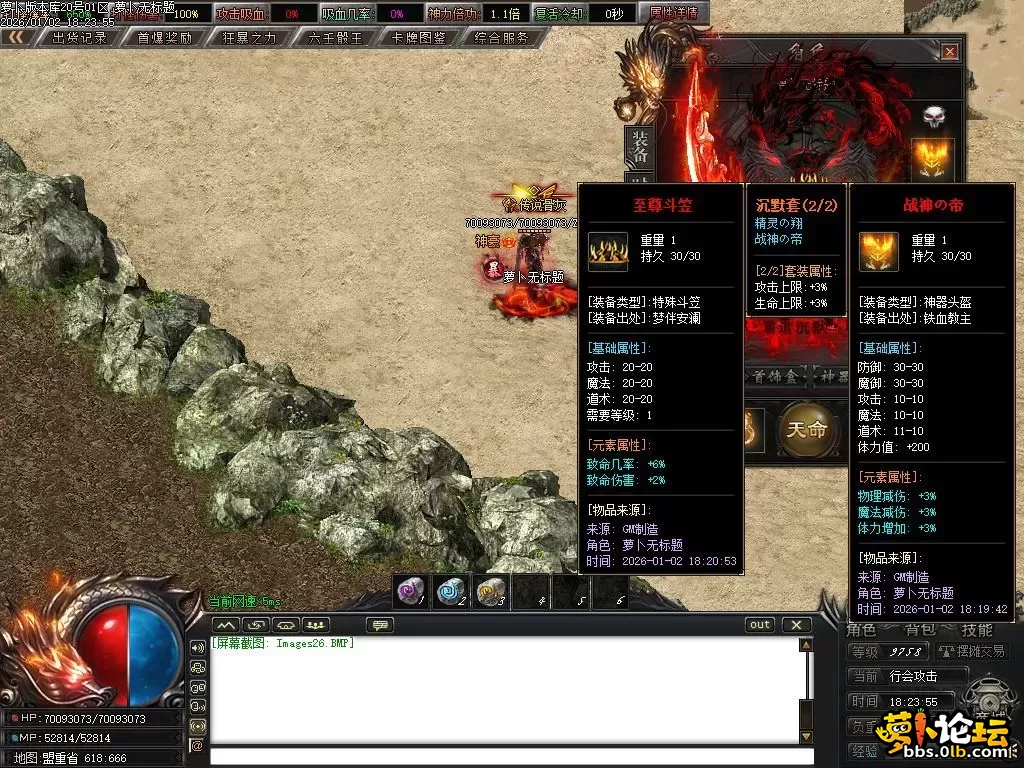The image size is (1024, 768).
Task: Select 狂暴之力 from the top bar
Action: coord(249,38)
